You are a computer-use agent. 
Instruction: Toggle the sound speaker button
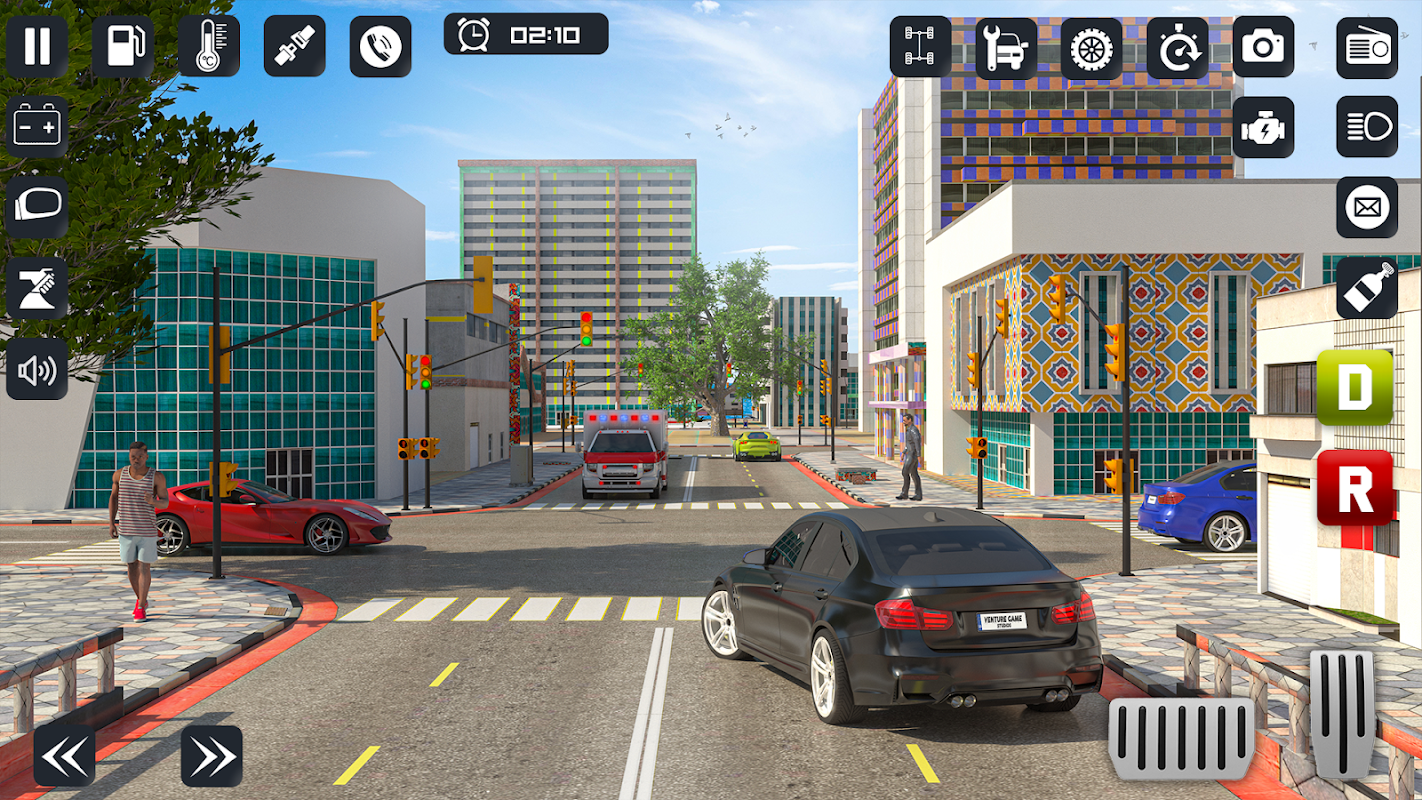[x=37, y=369]
